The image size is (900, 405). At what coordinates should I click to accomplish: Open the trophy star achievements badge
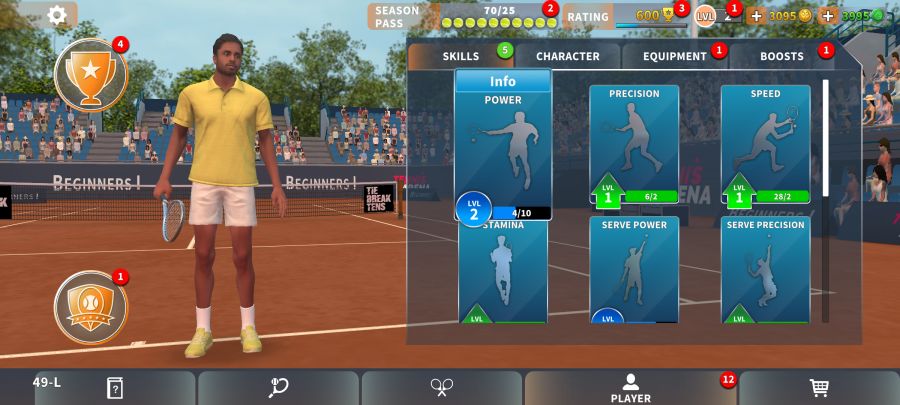[x=91, y=73]
